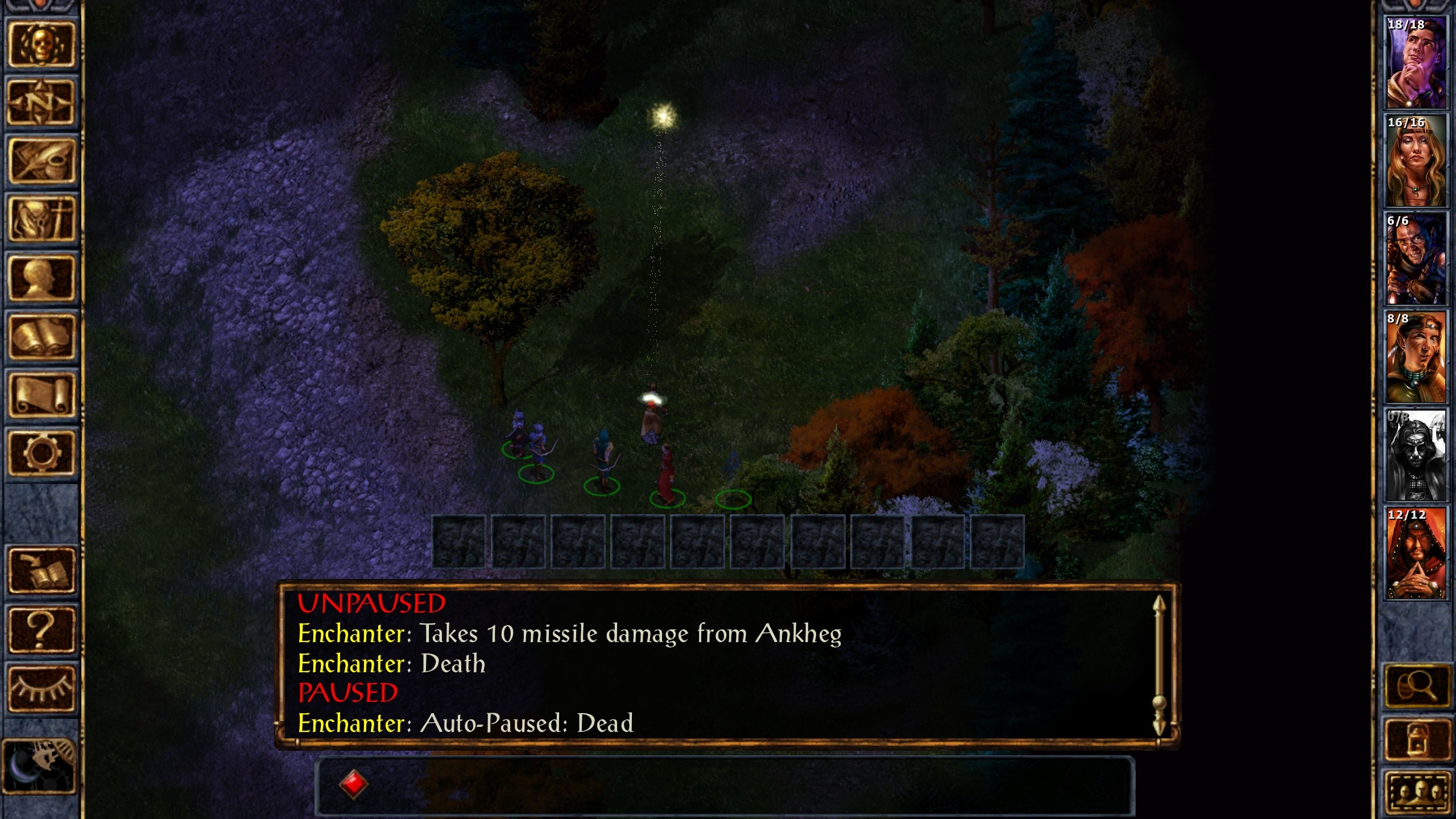1456x819 pixels.
Task: Open help with the question mark button
Action: click(41, 630)
